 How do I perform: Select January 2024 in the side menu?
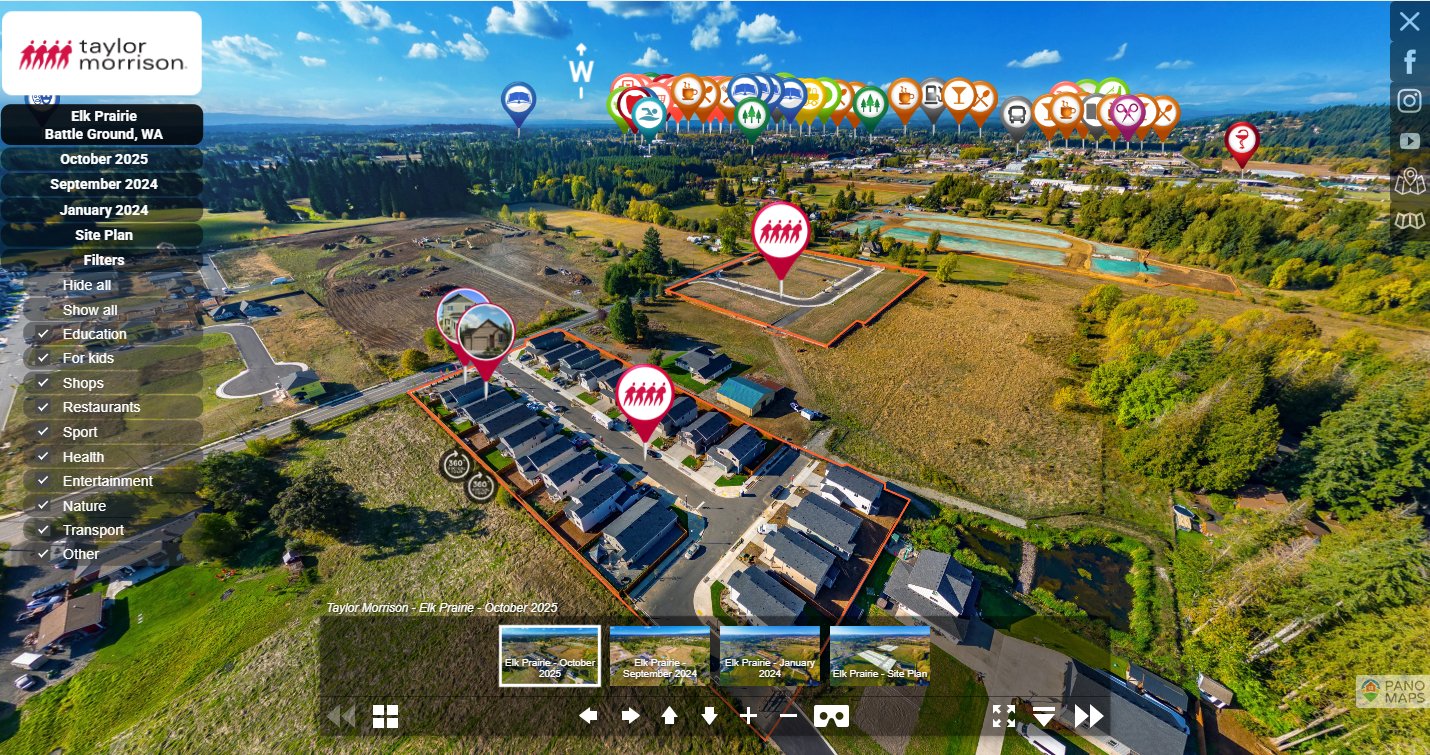point(103,210)
